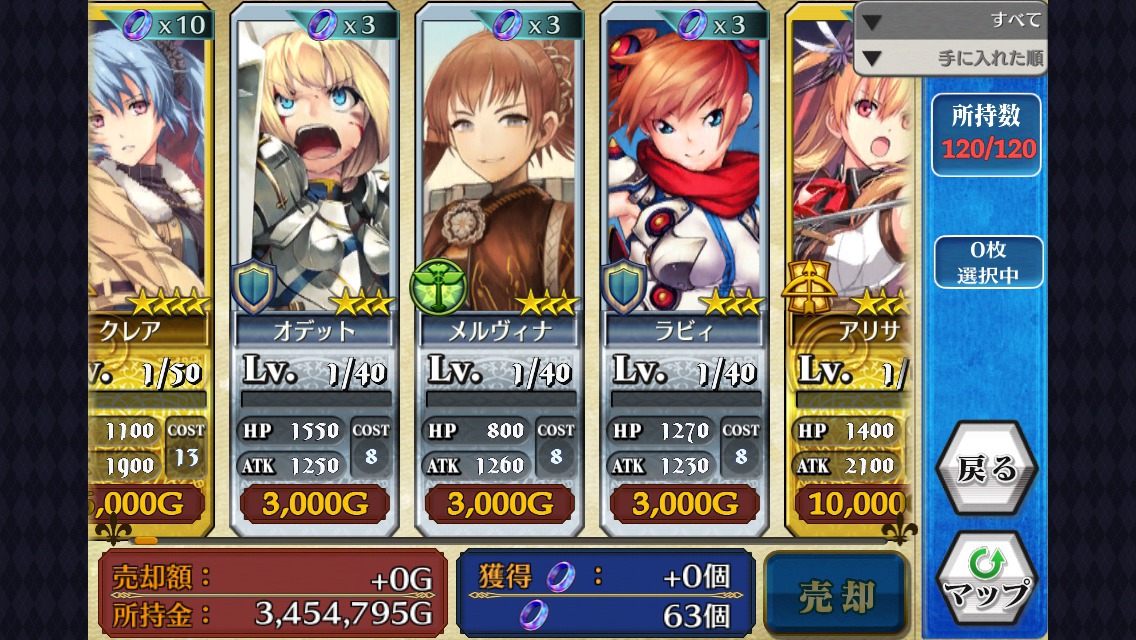Open the 手に入れた順 sort dropdown

[950, 58]
